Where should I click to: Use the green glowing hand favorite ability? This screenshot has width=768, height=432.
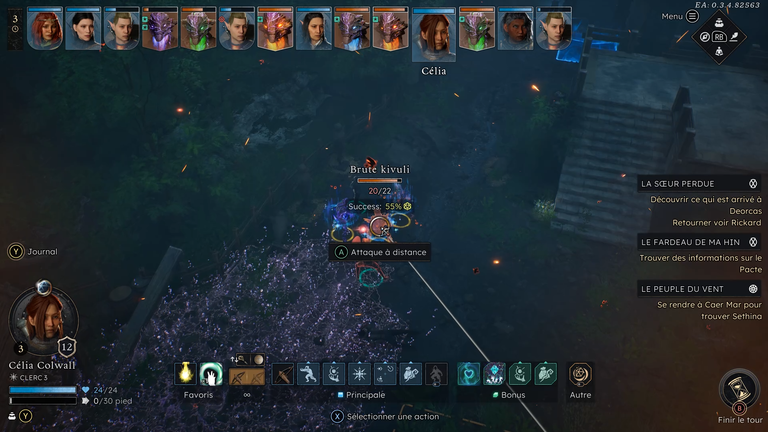(x=210, y=374)
